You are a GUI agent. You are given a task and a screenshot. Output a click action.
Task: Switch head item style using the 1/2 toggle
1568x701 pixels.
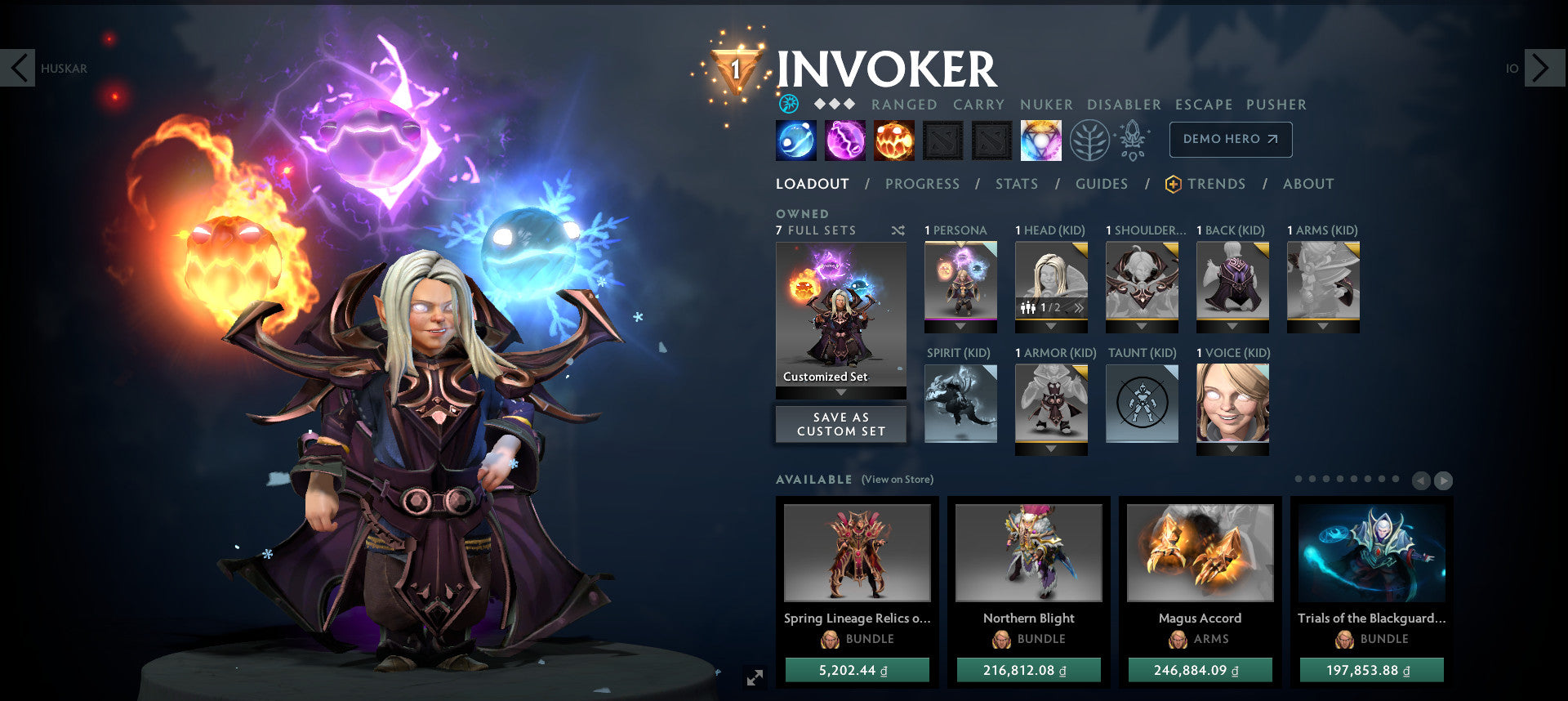pyautogui.click(x=1048, y=306)
